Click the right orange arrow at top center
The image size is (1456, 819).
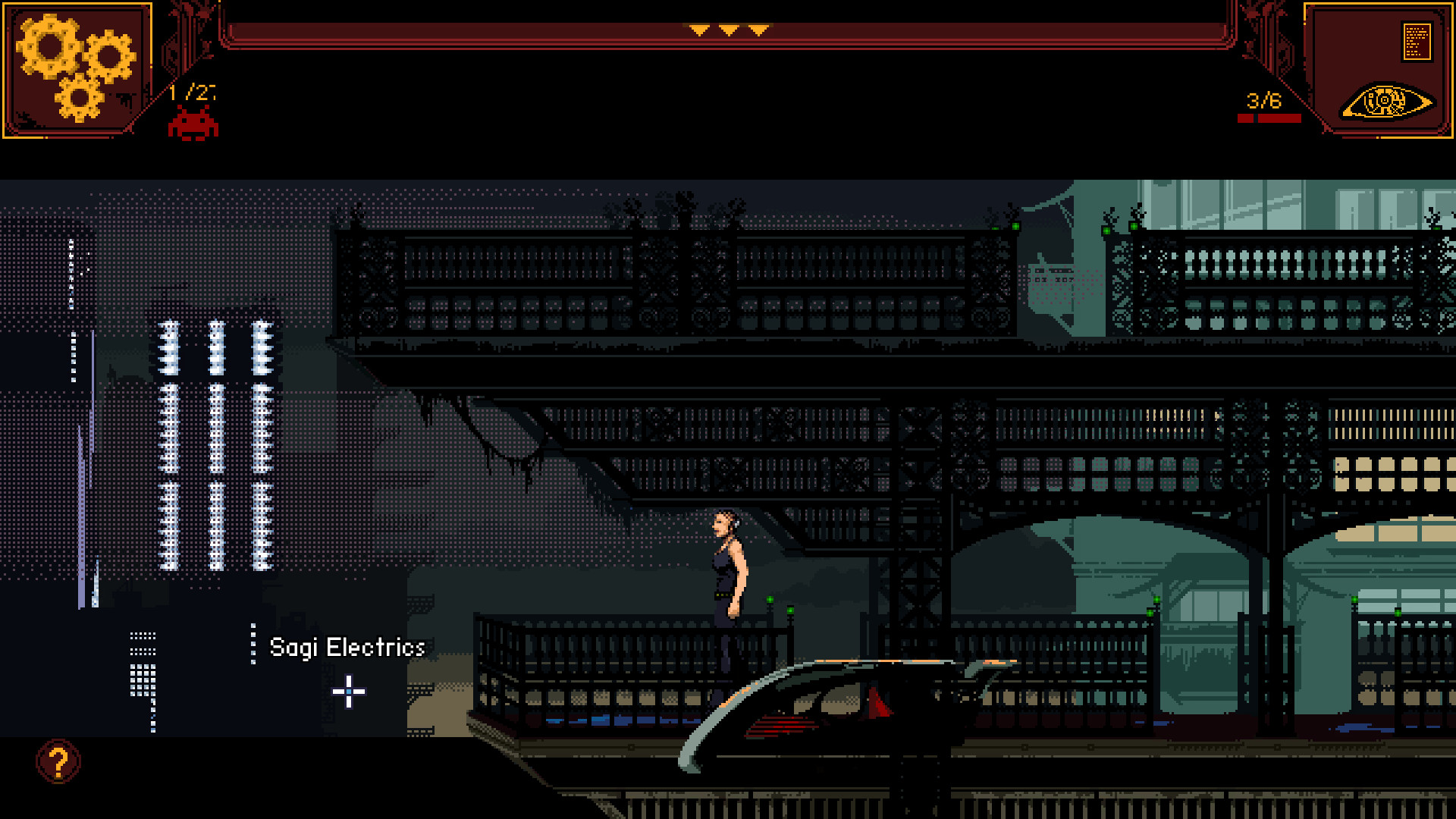click(758, 31)
